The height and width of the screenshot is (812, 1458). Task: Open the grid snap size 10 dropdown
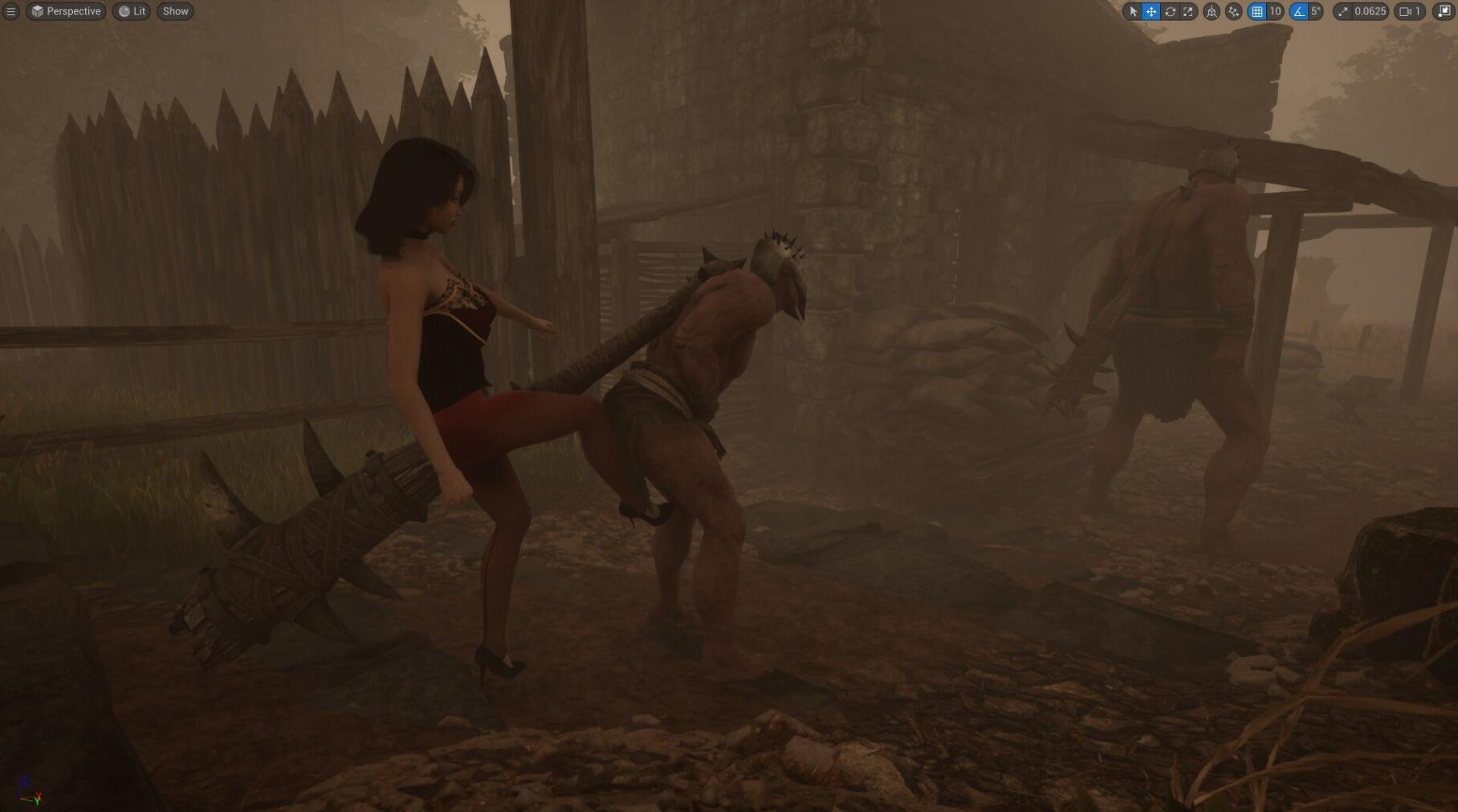click(1275, 11)
